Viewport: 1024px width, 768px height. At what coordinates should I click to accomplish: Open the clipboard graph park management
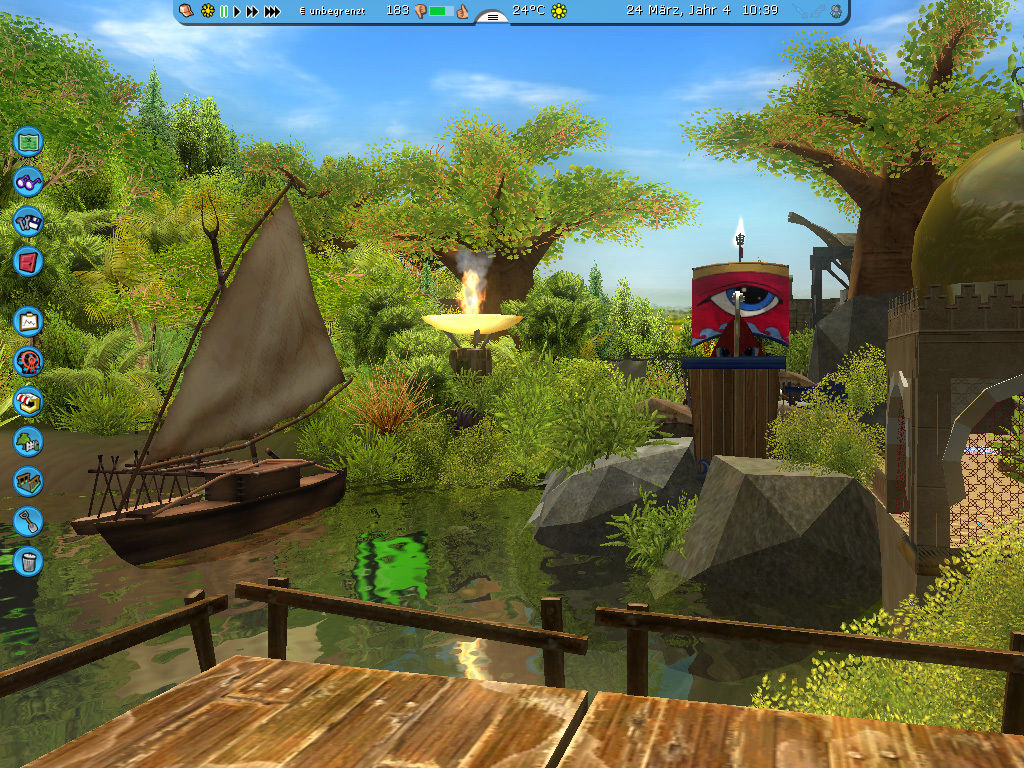(28, 321)
